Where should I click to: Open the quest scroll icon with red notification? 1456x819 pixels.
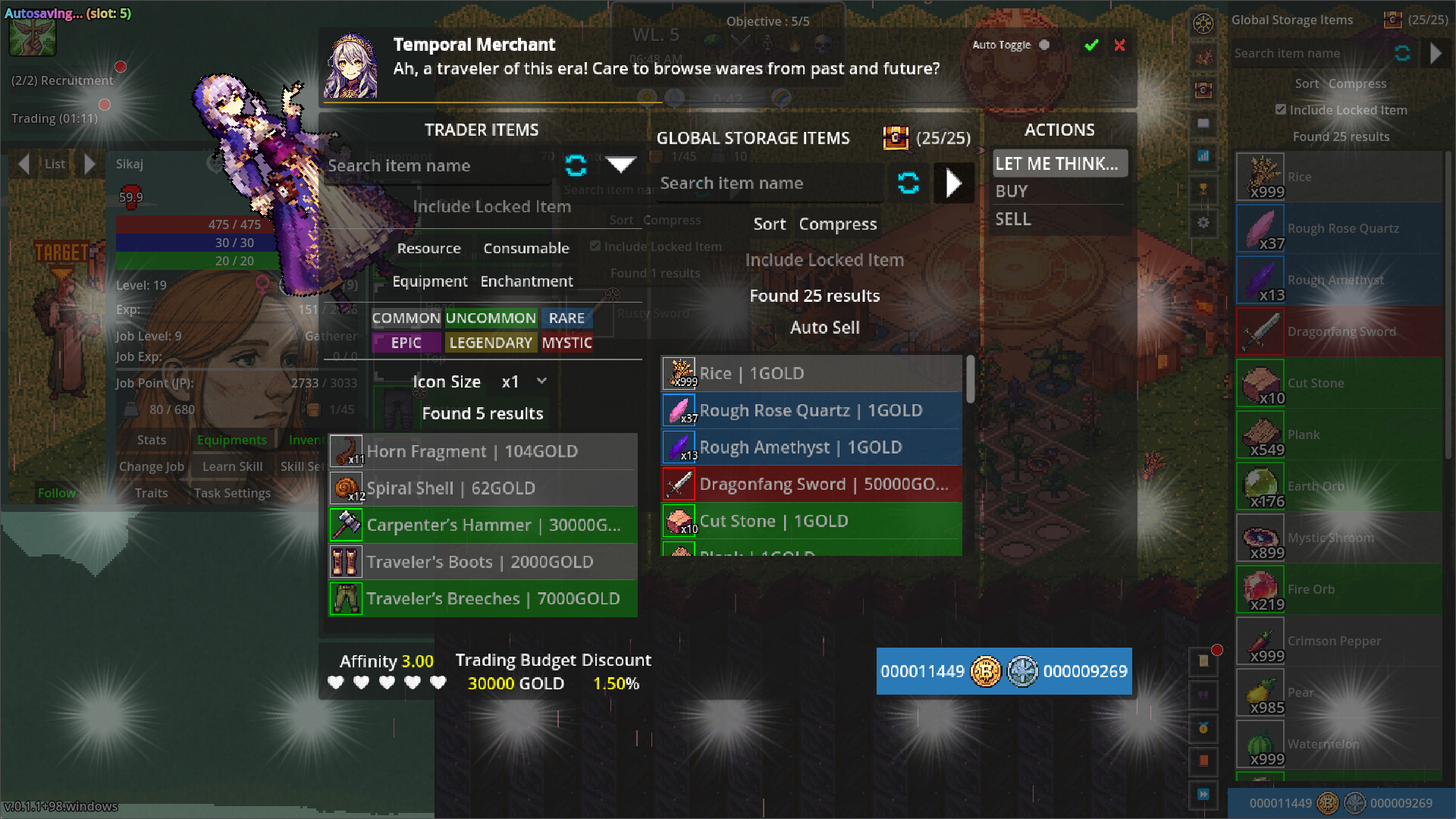1203,661
